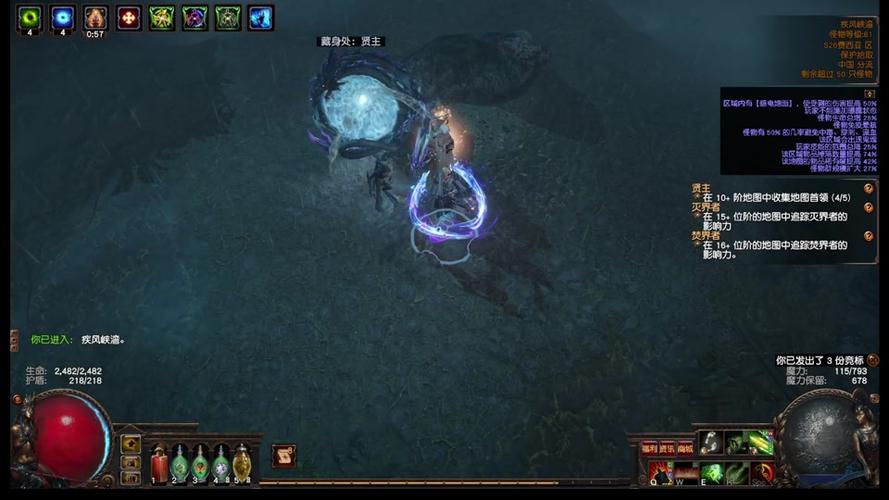Click the red cross buff icon

129,17
